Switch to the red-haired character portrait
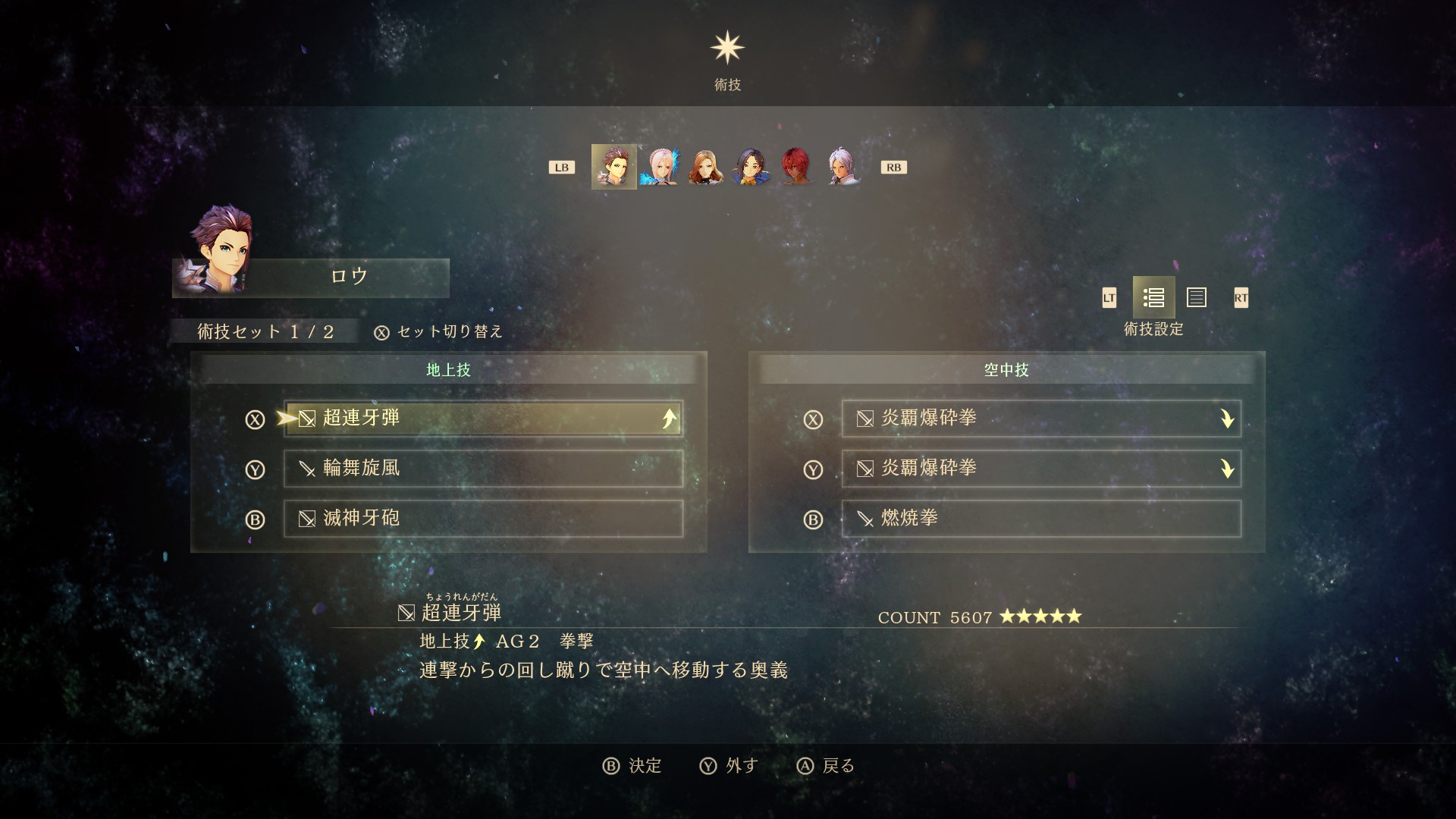The width and height of the screenshot is (1456, 819). click(796, 167)
